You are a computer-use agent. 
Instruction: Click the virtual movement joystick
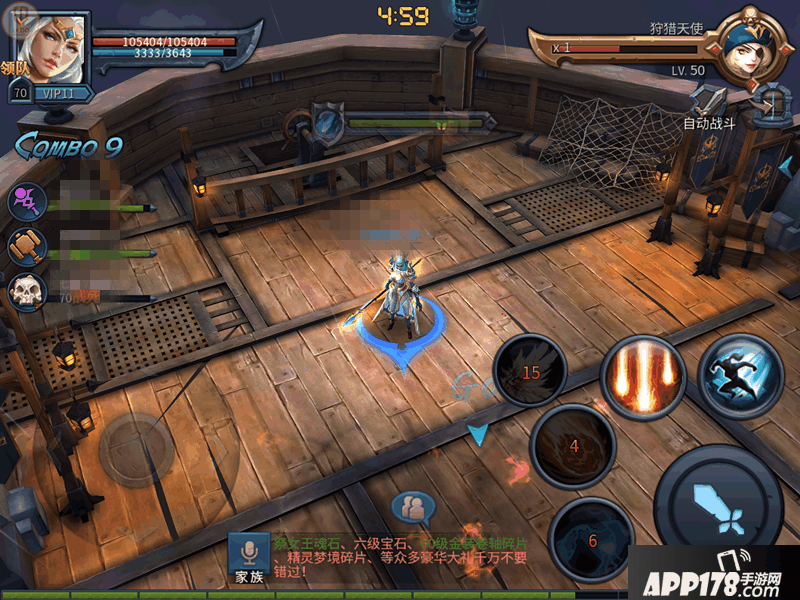click(136, 450)
